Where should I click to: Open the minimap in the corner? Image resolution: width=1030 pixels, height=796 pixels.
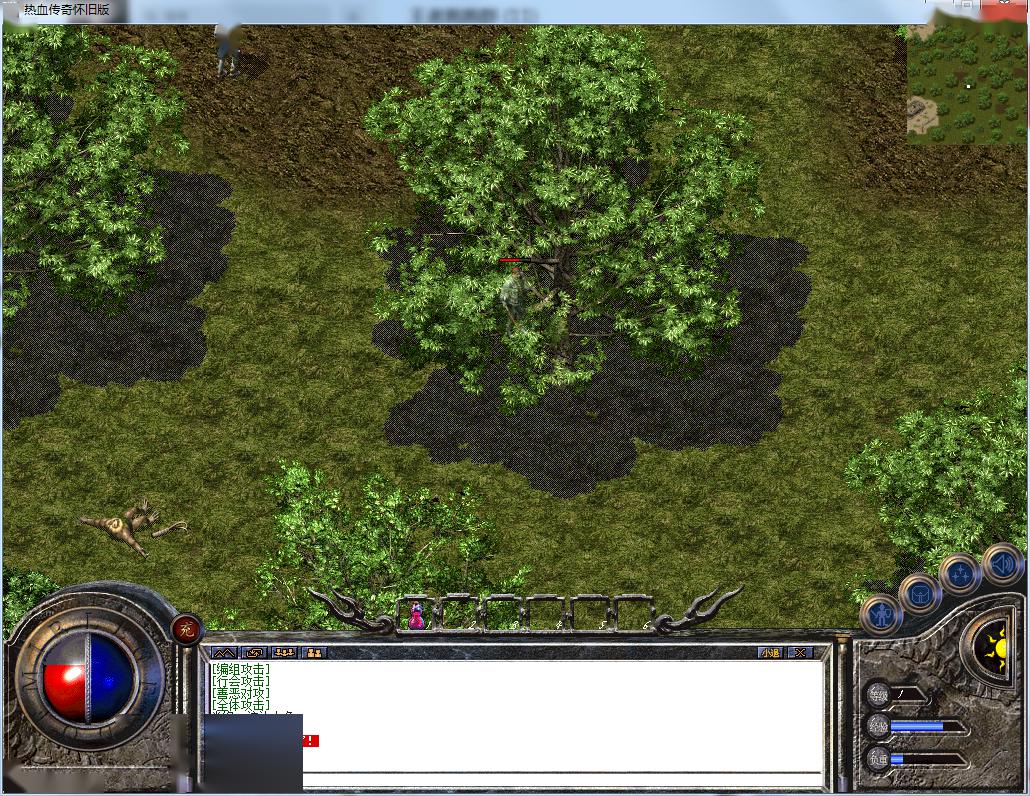pyautogui.click(x=966, y=85)
